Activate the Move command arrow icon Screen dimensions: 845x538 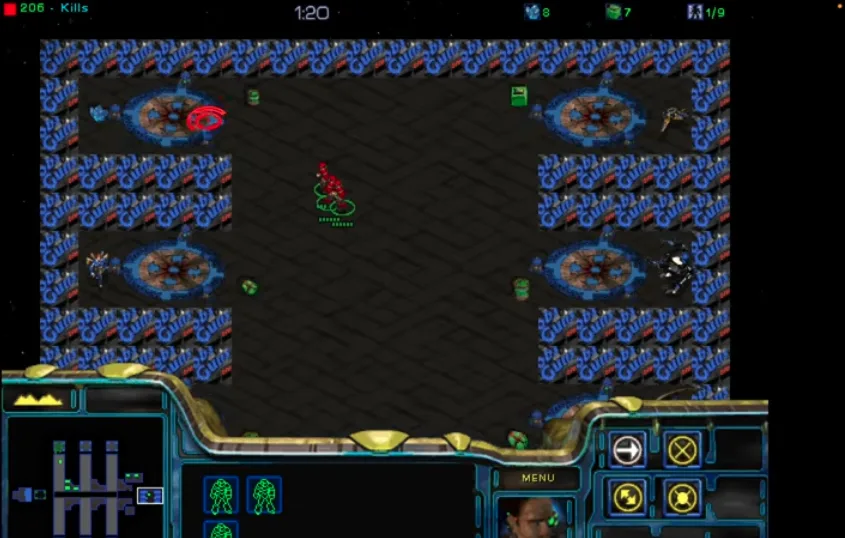pos(627,451)
